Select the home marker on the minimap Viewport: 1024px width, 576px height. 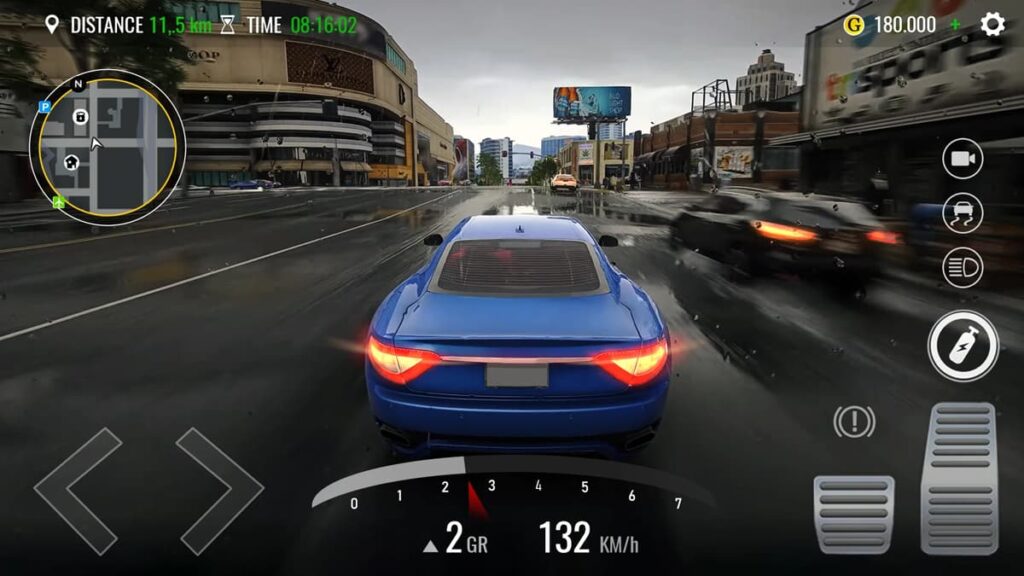pyautogui.click(x=71, y=162)
